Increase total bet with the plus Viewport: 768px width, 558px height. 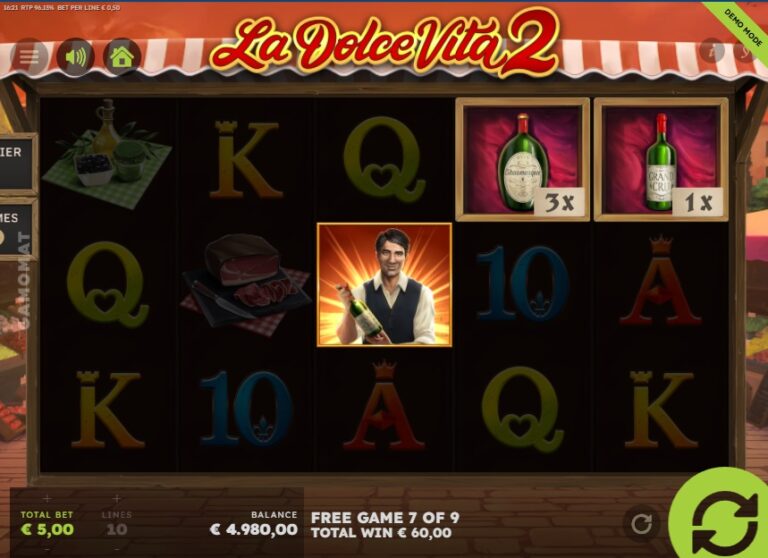point(47,498)
